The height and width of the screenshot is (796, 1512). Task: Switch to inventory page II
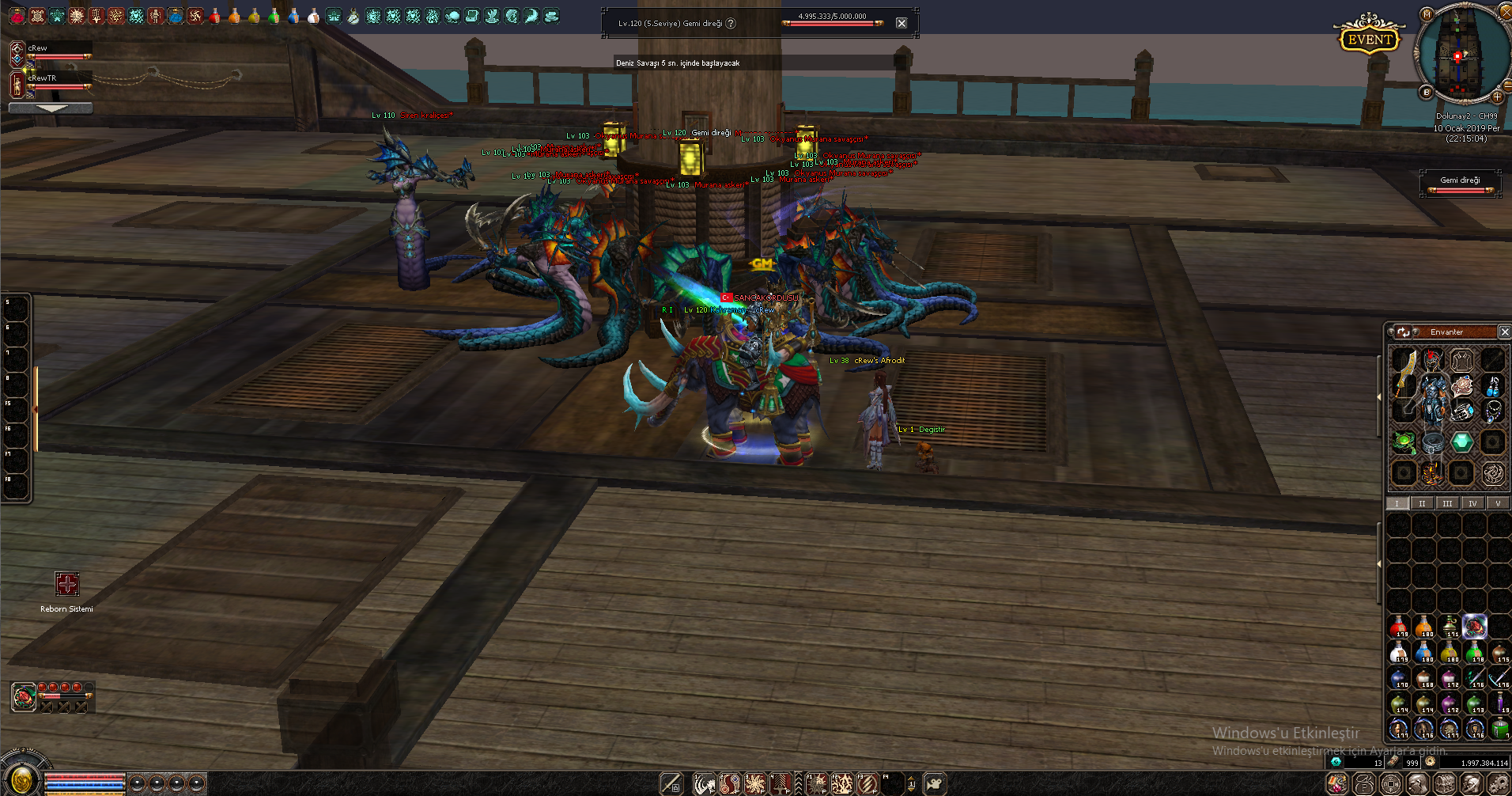(x=1422, y=503)
